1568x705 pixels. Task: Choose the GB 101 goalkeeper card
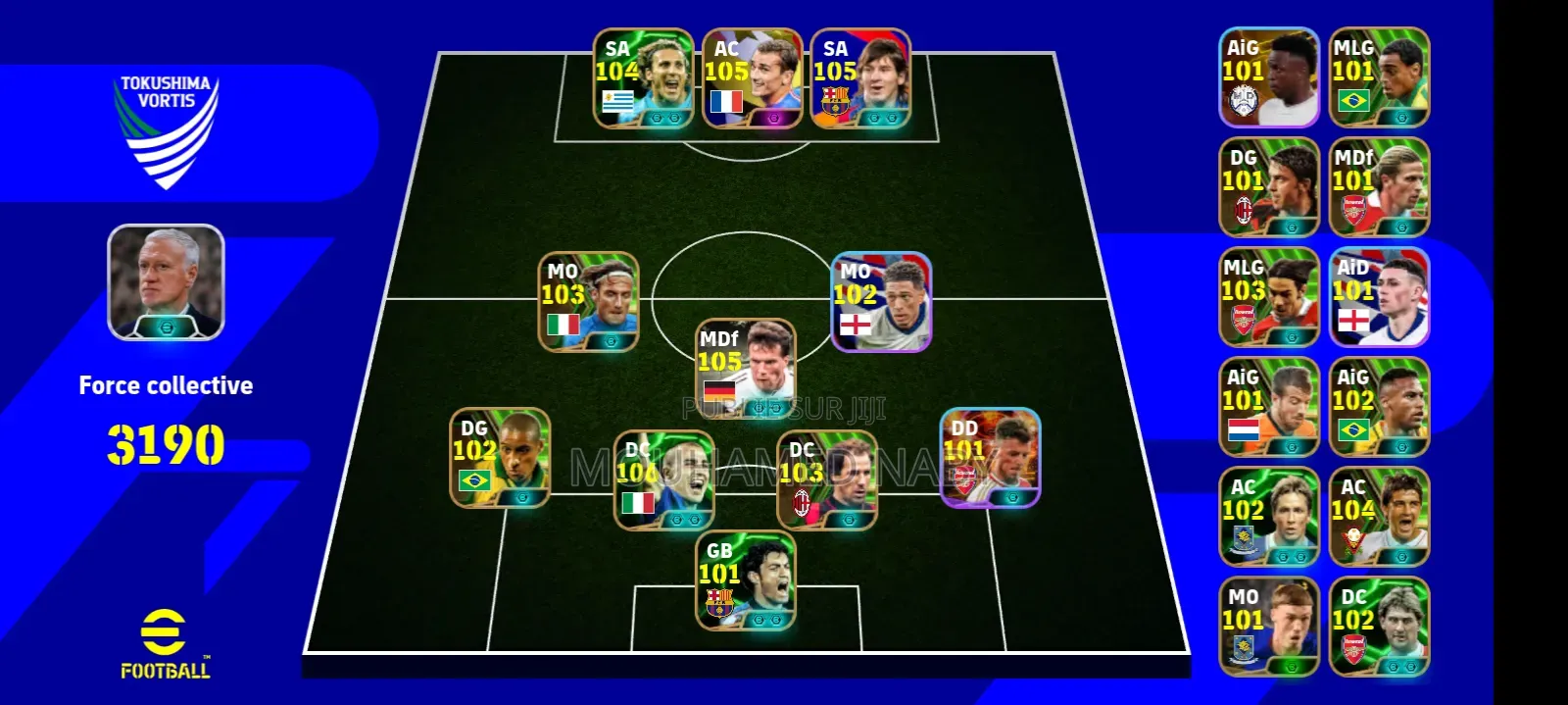pos(745,580)
